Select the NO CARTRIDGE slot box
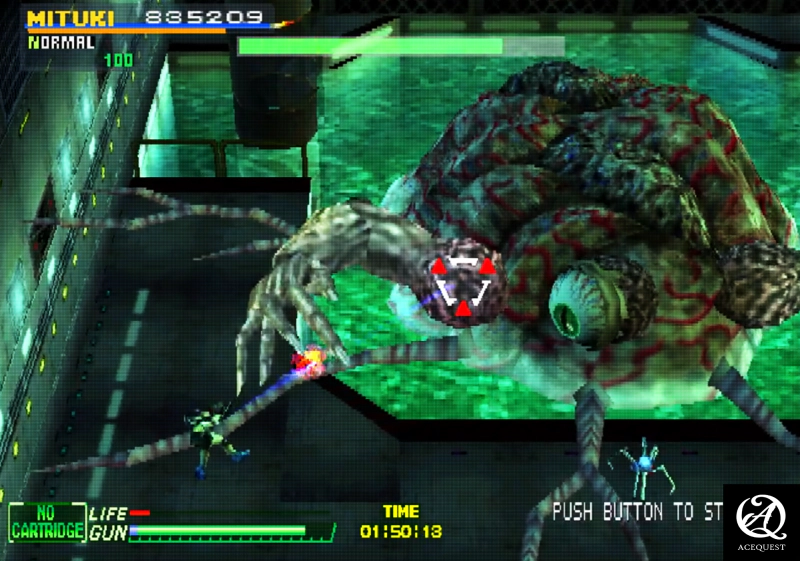 coord(46,523)
